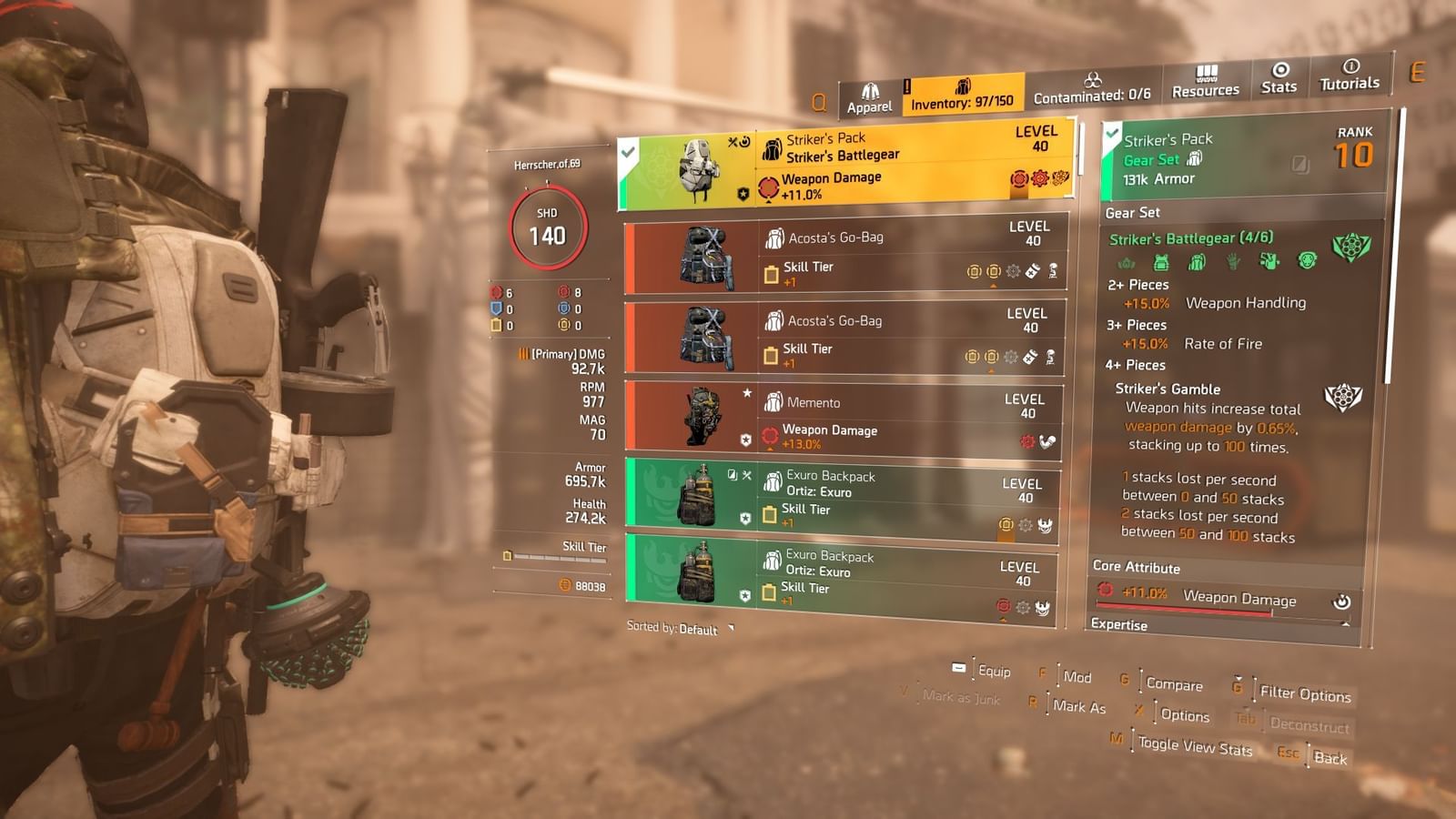Image resolution: width=1456 pixels, height=819 pixels.
Task: Select the mask icon under Striker's Battlegear
Action: click(x=1308, y=263)
